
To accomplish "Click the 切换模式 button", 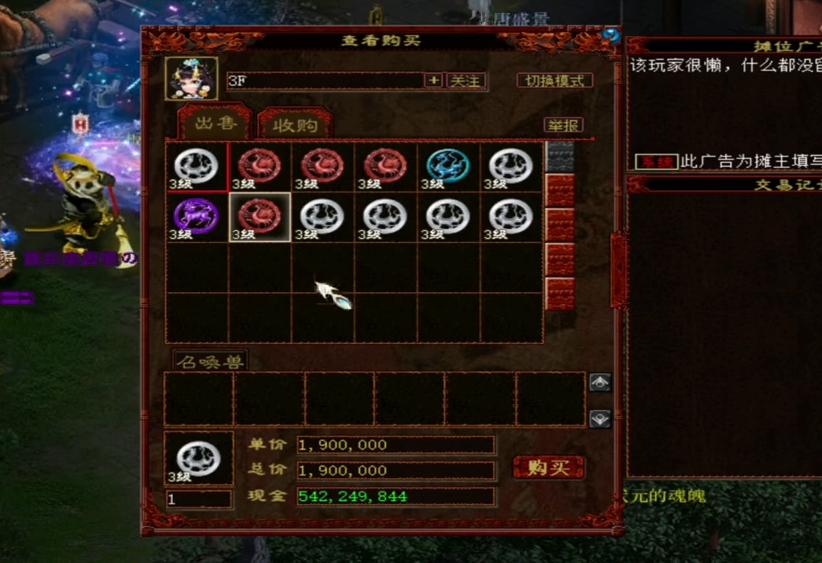I will pyautogui.click(x=555, y=81).
